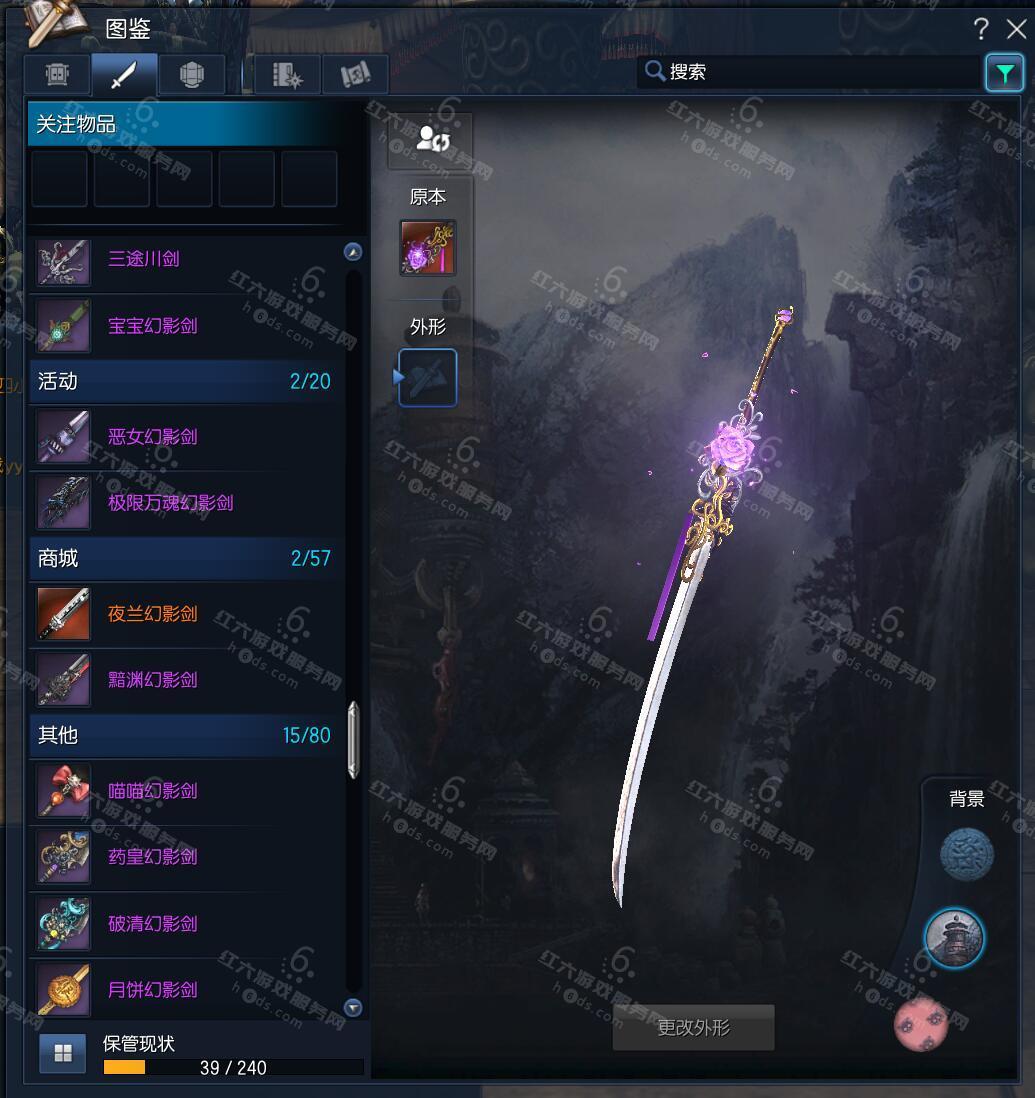
Task: Close the 图鉴 window
Action: (1016, 29)
